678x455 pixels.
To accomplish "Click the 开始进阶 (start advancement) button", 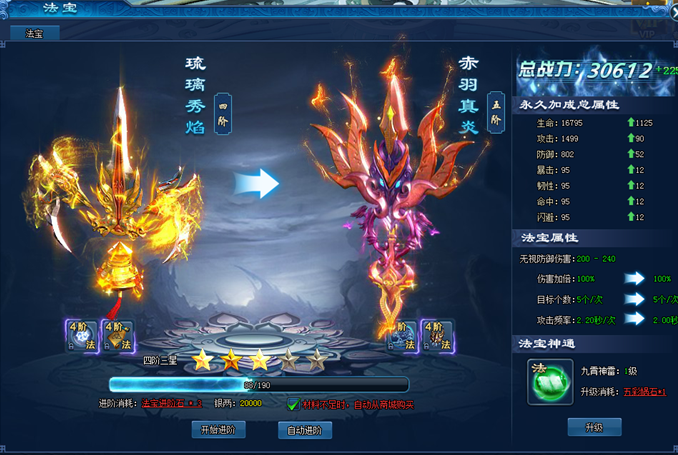I will point(218,430).
